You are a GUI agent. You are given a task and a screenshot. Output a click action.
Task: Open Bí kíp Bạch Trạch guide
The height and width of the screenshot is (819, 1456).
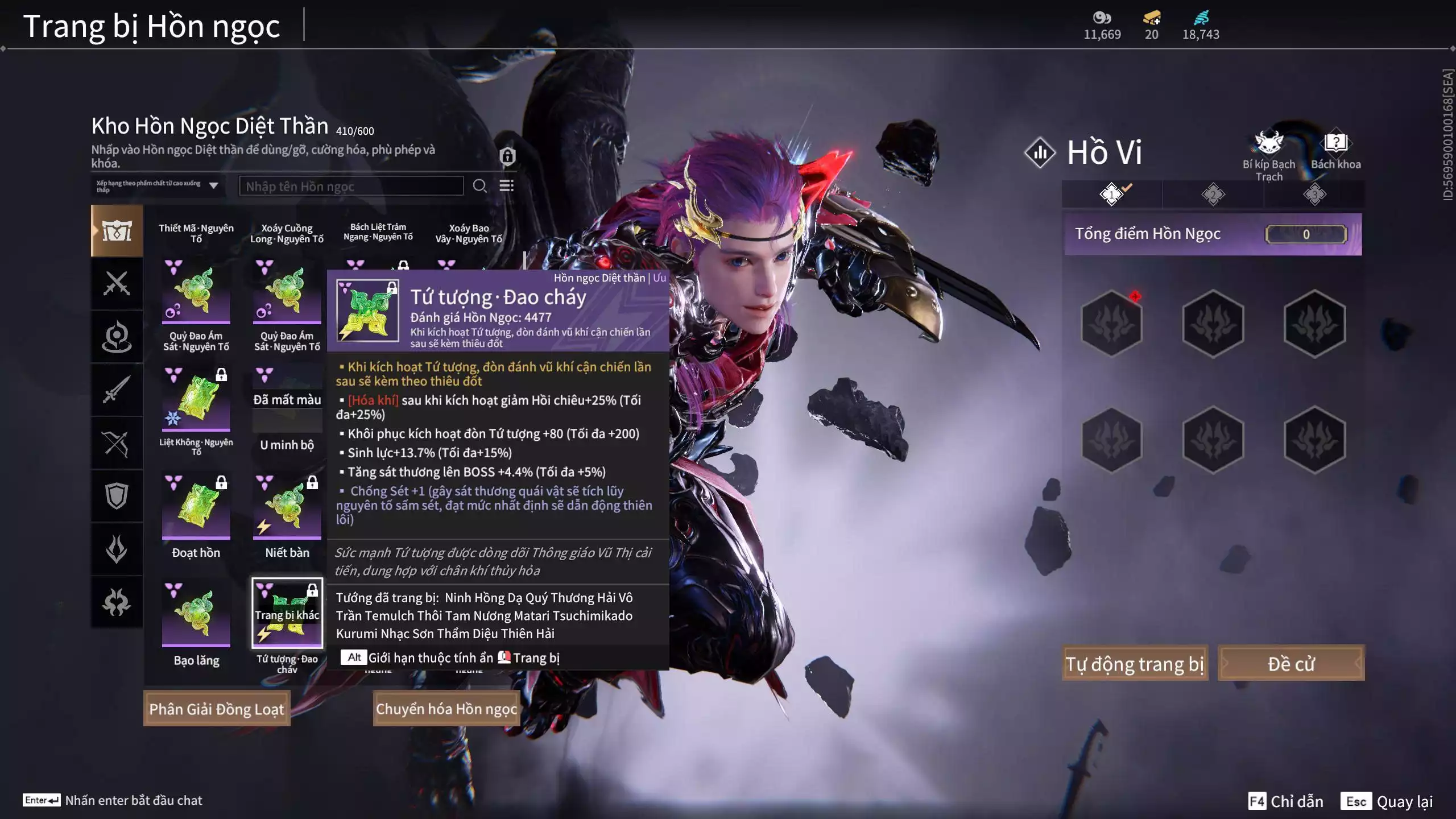coord(1269,155)
